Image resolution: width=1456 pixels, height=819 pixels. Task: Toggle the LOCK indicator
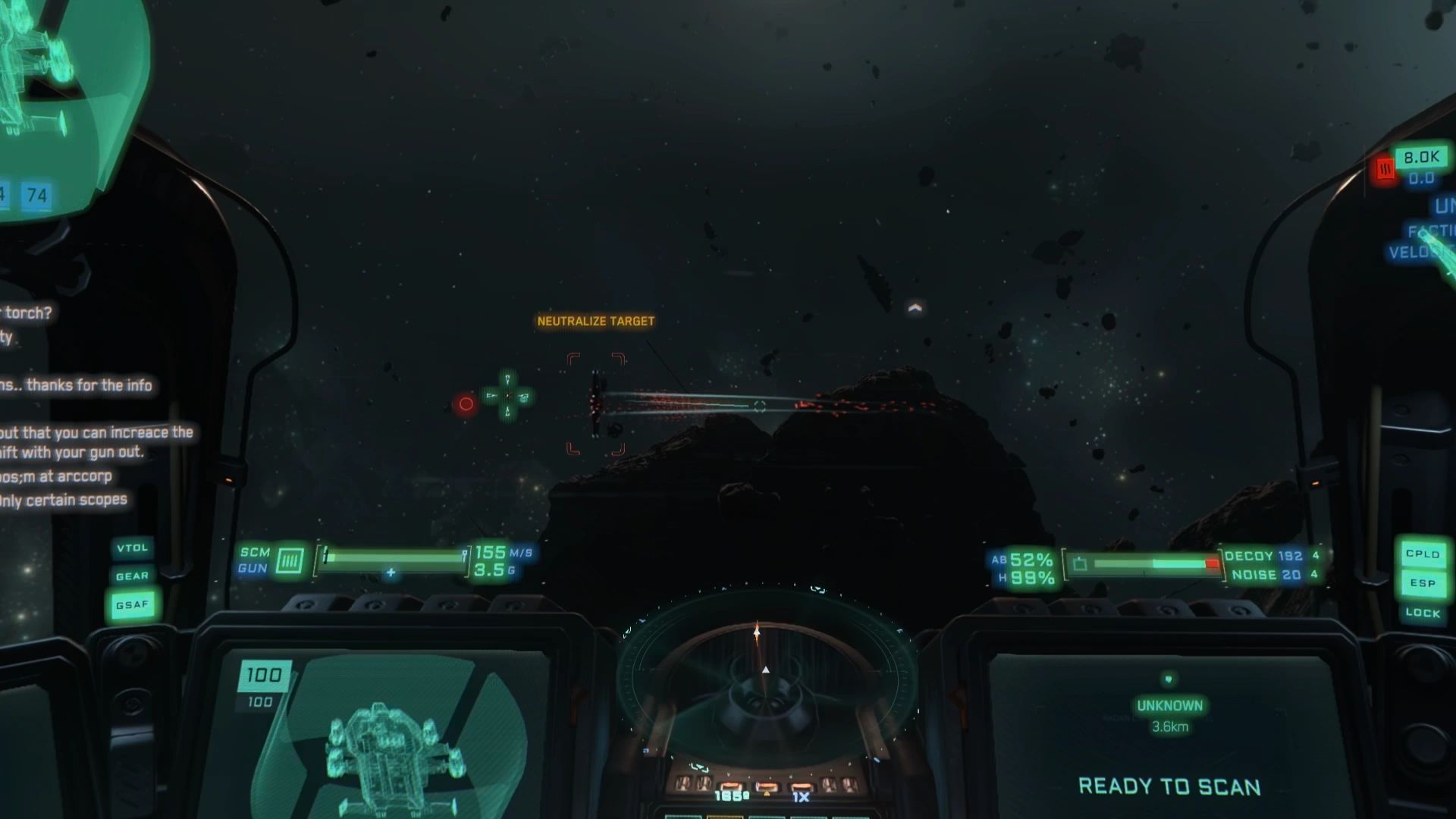(x=1422, y=613)
